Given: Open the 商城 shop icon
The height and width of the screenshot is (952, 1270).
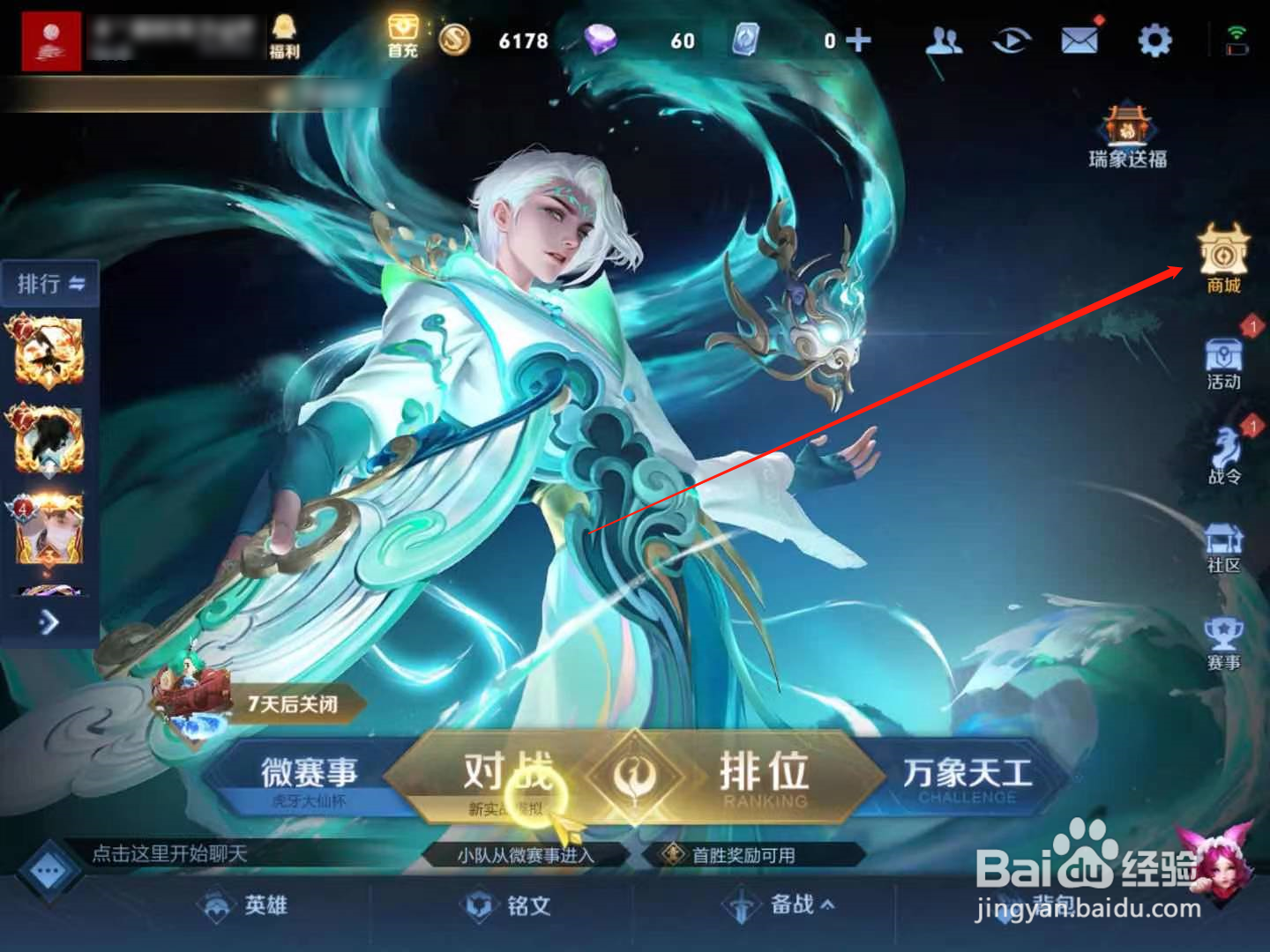Looking at the screenshot, I should (x=1224, y=260).
